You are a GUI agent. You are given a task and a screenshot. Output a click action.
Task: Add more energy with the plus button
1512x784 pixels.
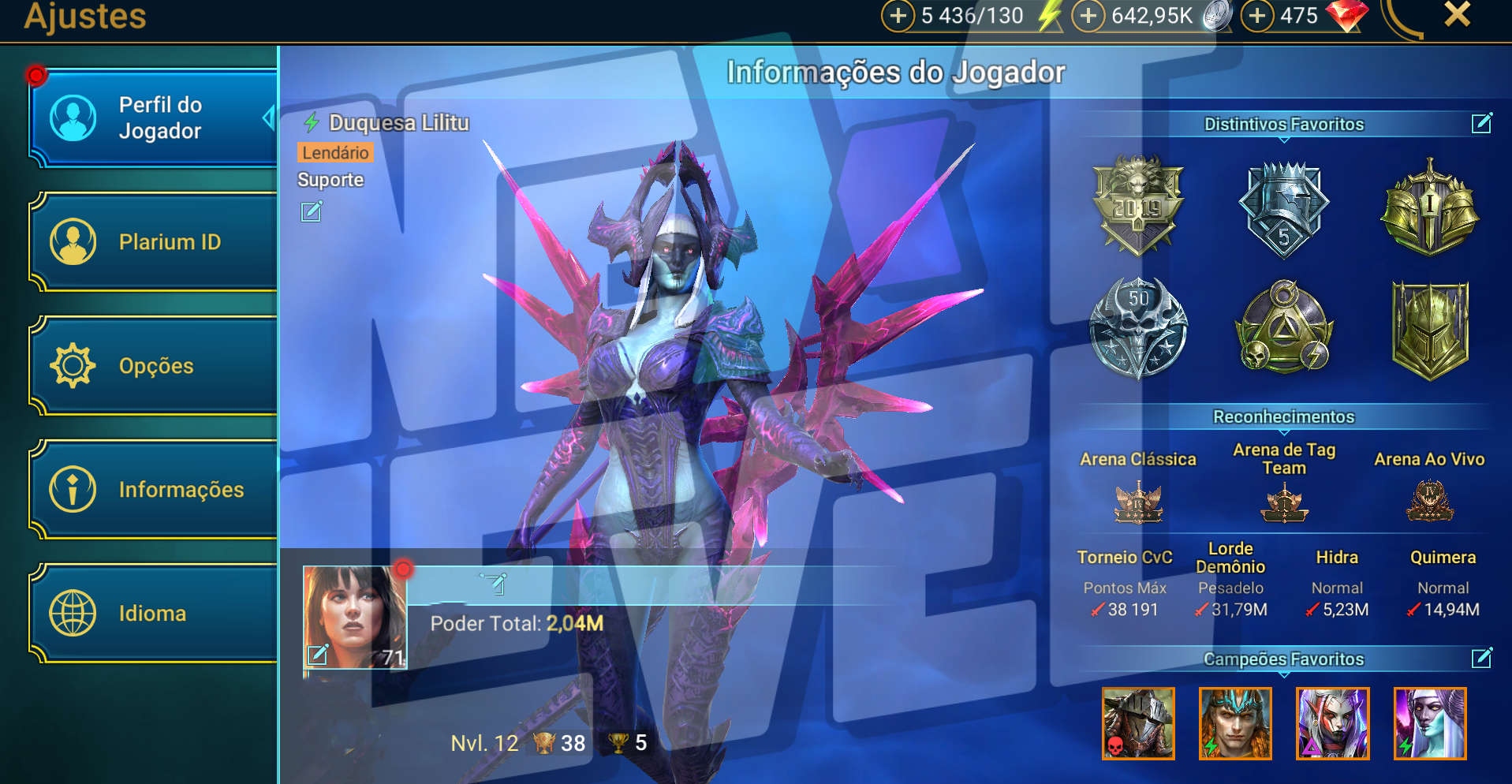[898, 16]
